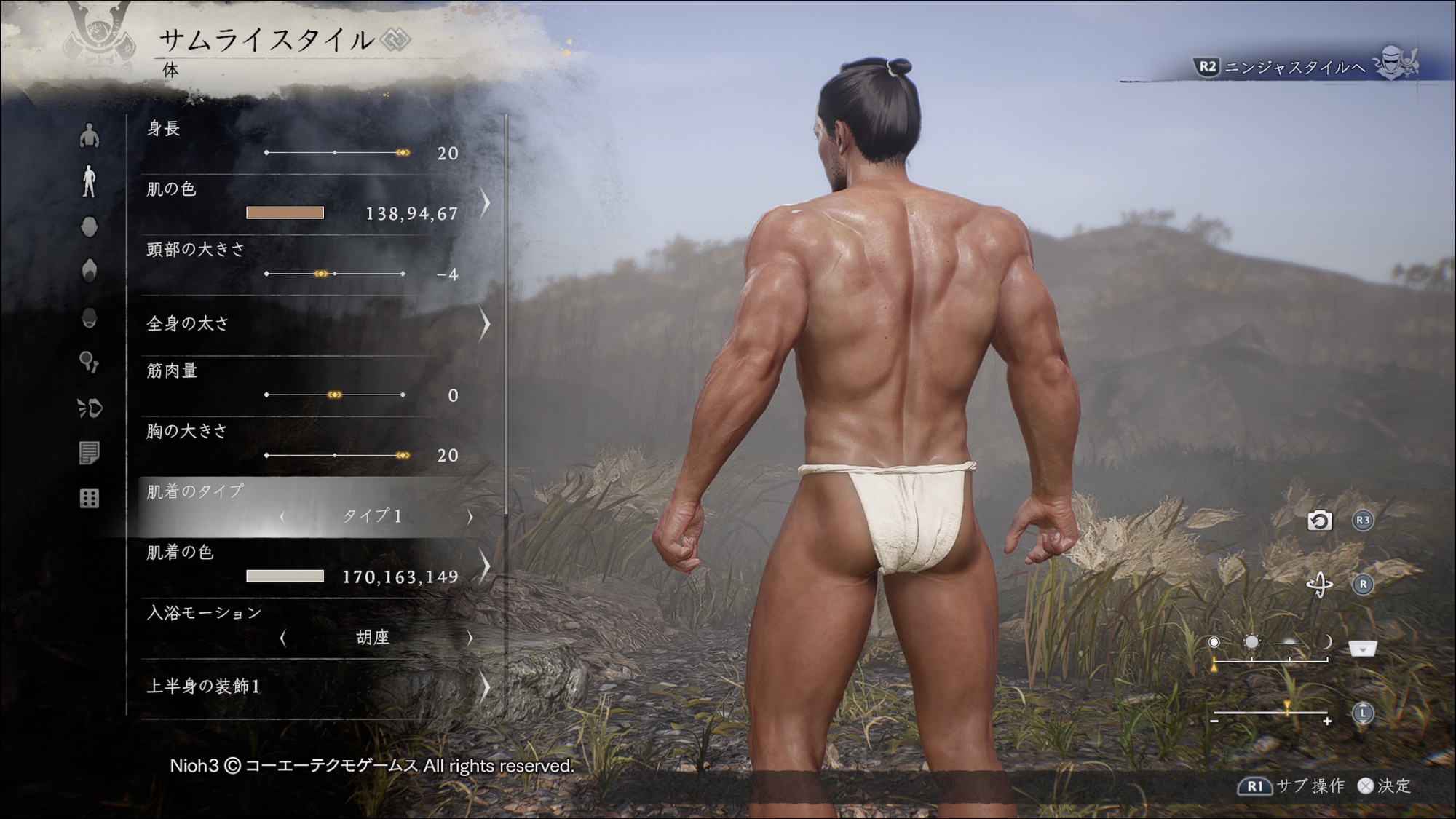1456x819 pixels.
Task: Choose next 肌着のタイプ with right arrow
Action: (x=470, y=516)
